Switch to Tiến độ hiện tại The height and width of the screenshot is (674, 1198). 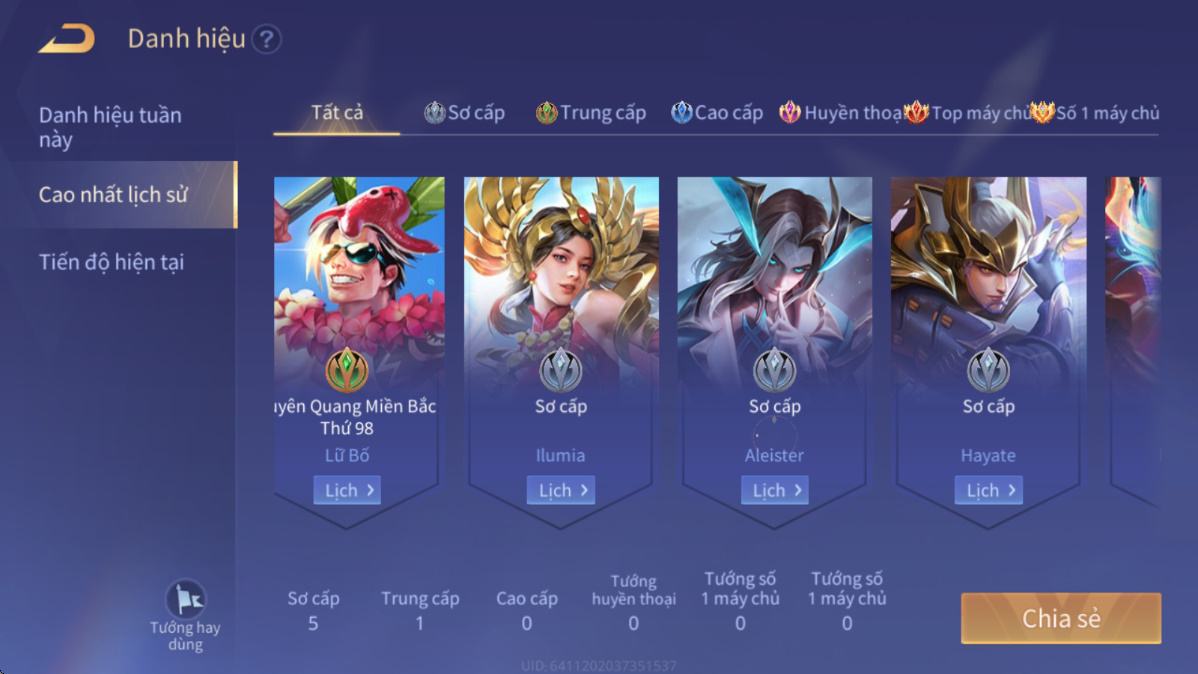(x=111, y=262)
